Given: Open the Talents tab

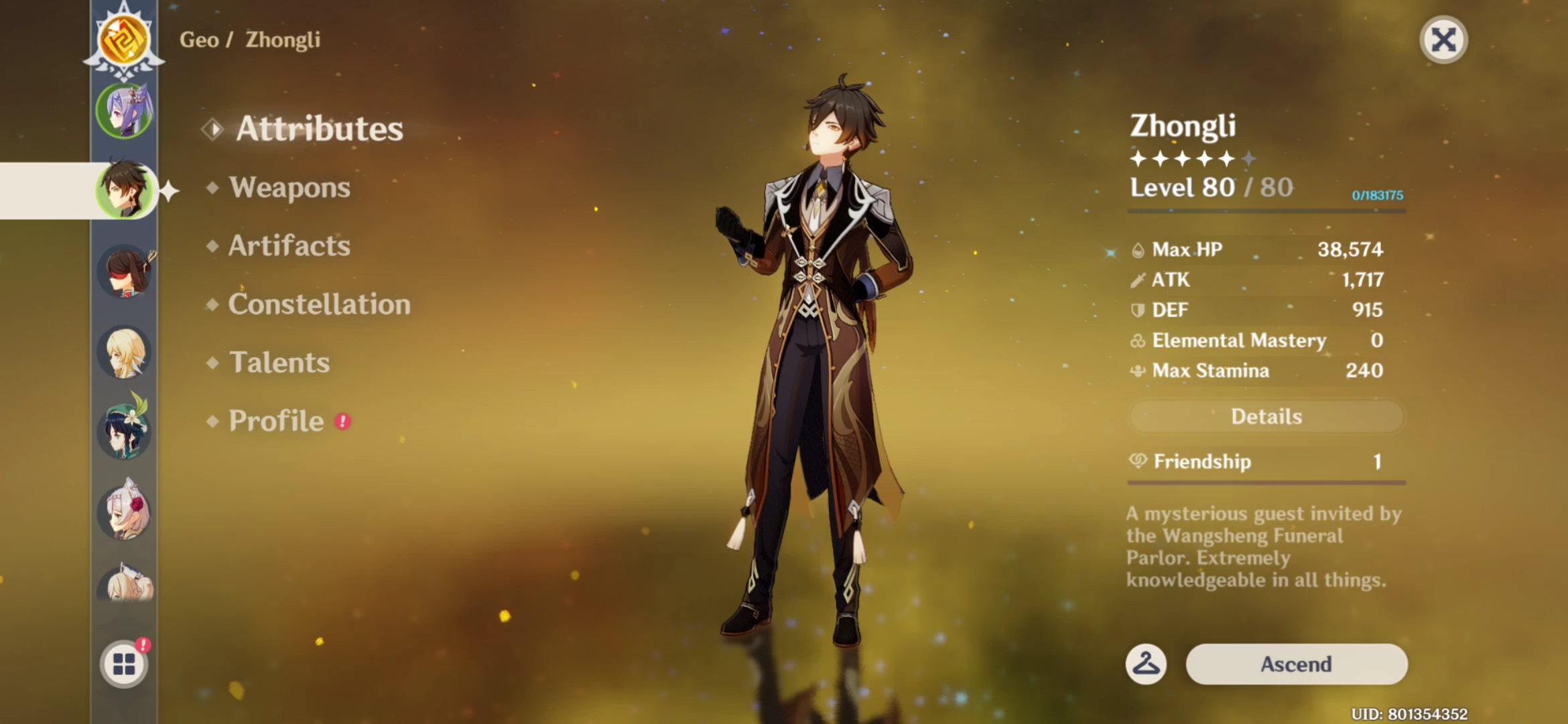Looking at the screenshot, I should [279, 362].
